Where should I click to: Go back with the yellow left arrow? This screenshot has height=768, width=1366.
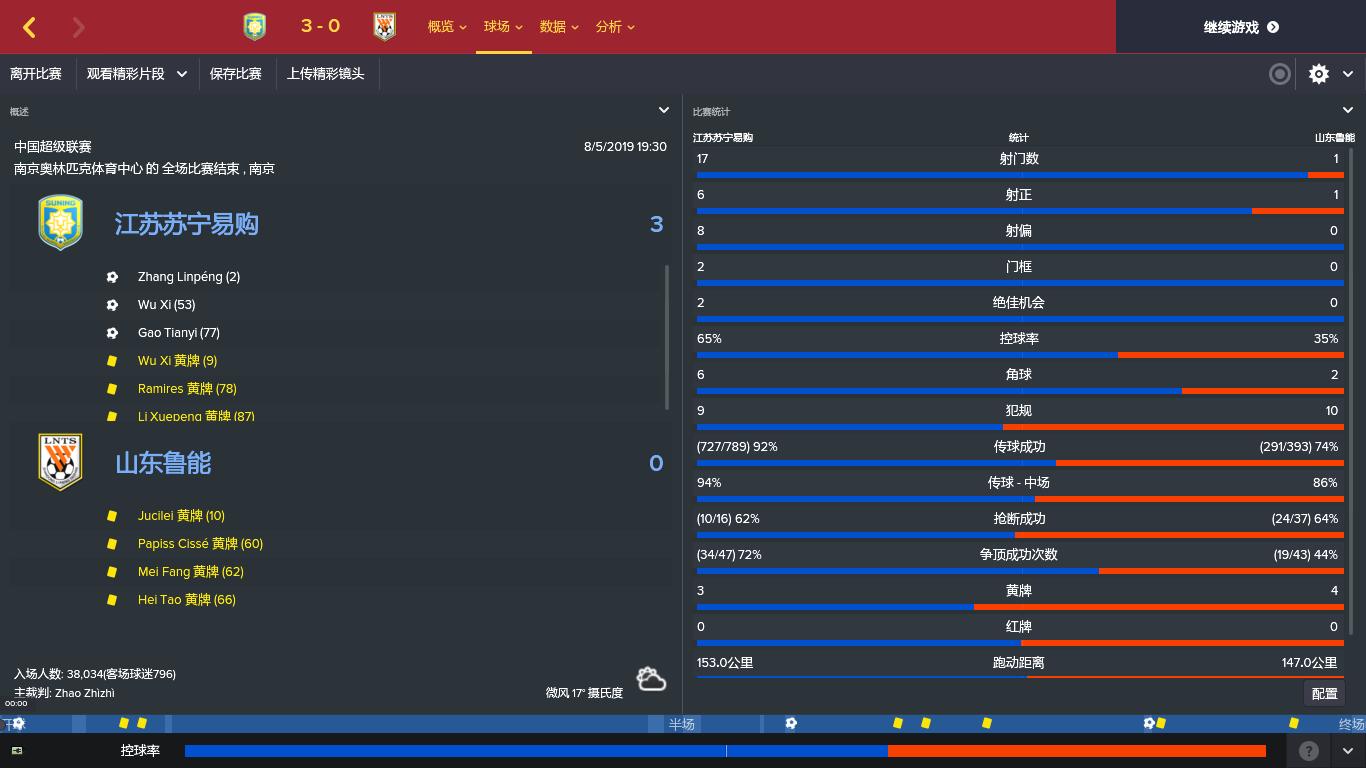tap(30, 27)
